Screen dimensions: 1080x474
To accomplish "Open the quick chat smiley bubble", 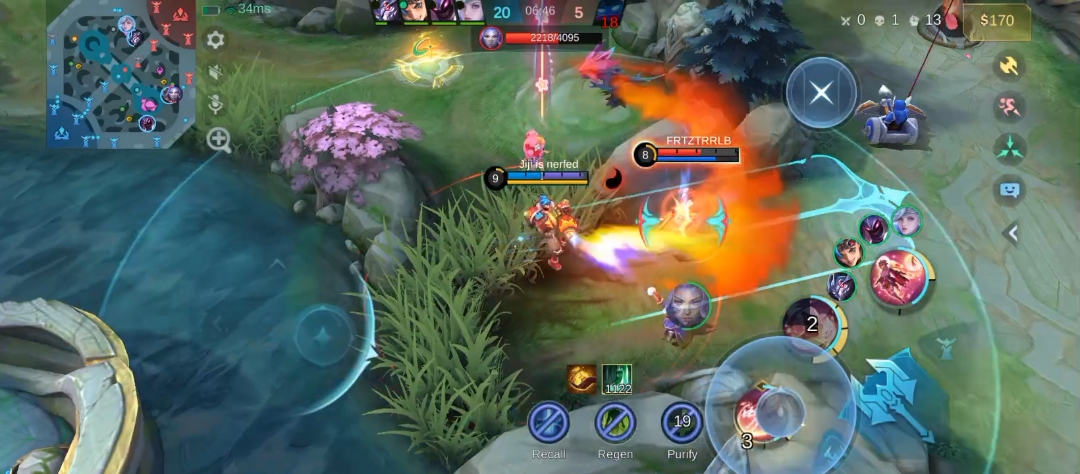I will pyautogui.click(x=1010, y=190).
